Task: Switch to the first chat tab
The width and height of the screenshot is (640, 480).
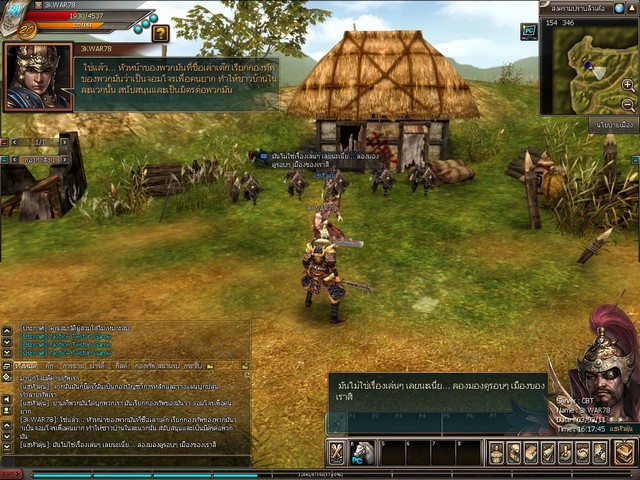Action: (x=25, y=366)
